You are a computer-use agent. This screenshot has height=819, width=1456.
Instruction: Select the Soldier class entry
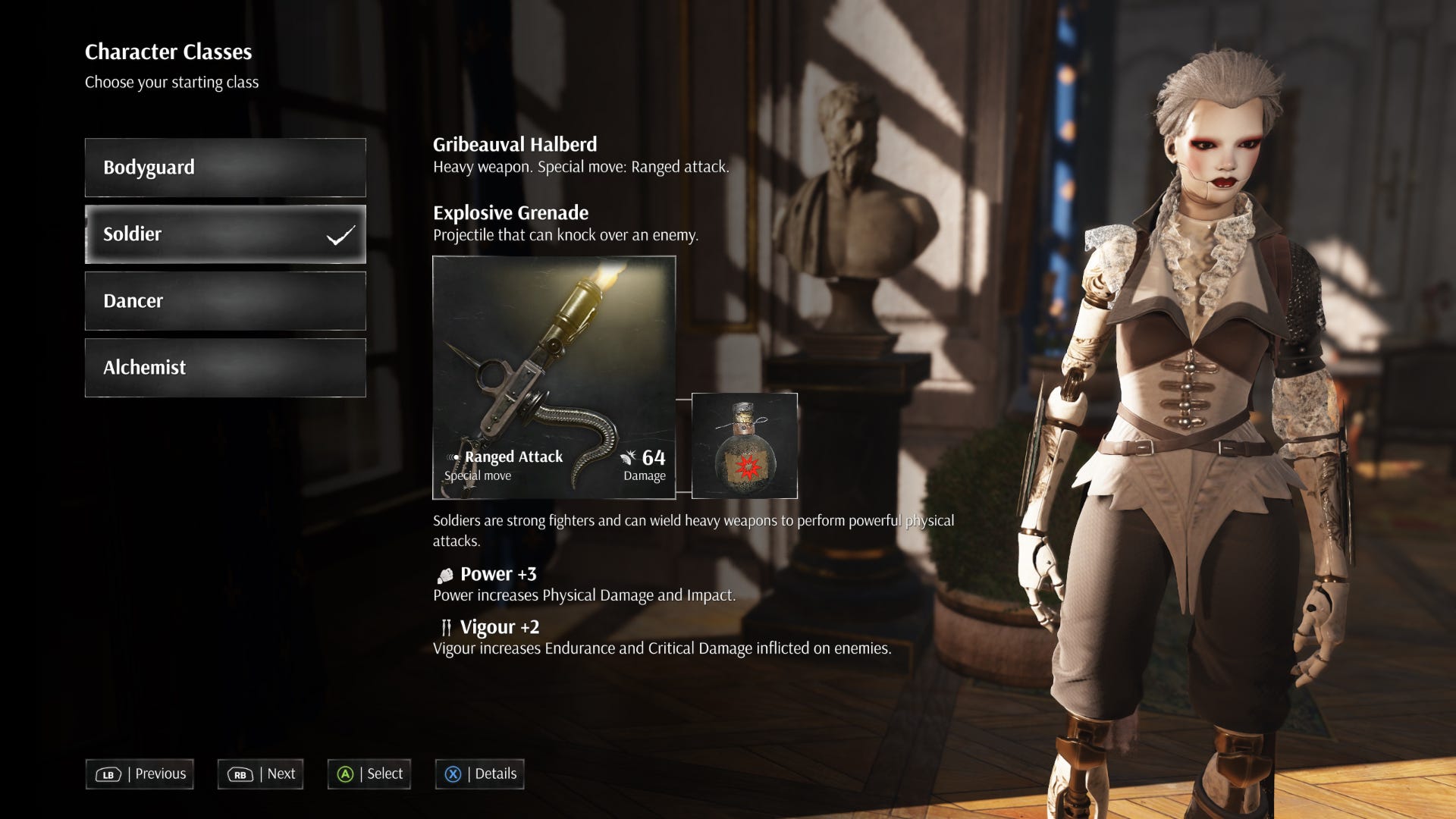click(225, 234)
